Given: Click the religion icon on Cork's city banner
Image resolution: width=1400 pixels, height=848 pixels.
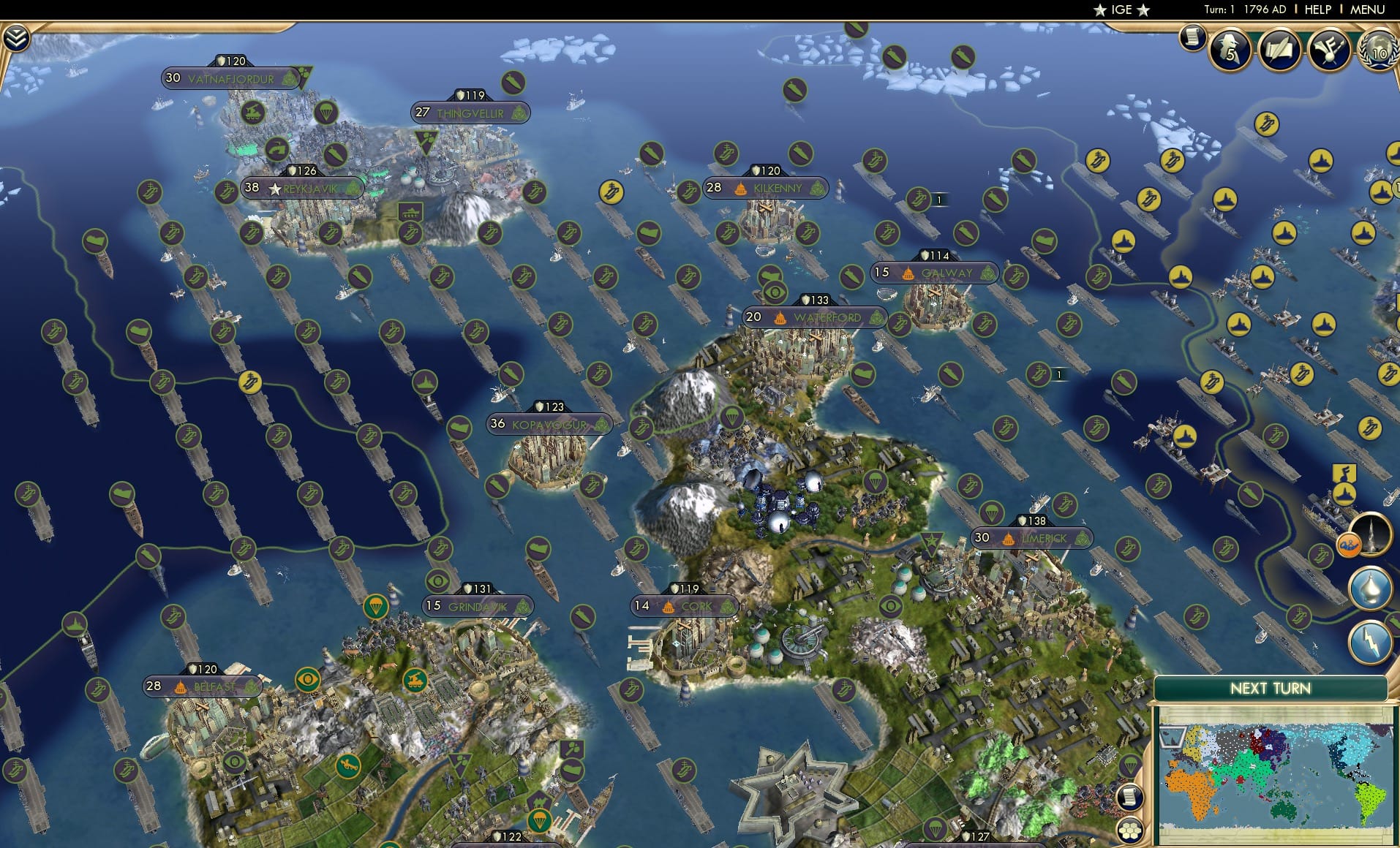Looking at the screenshot, I should (x=666, y=606).
